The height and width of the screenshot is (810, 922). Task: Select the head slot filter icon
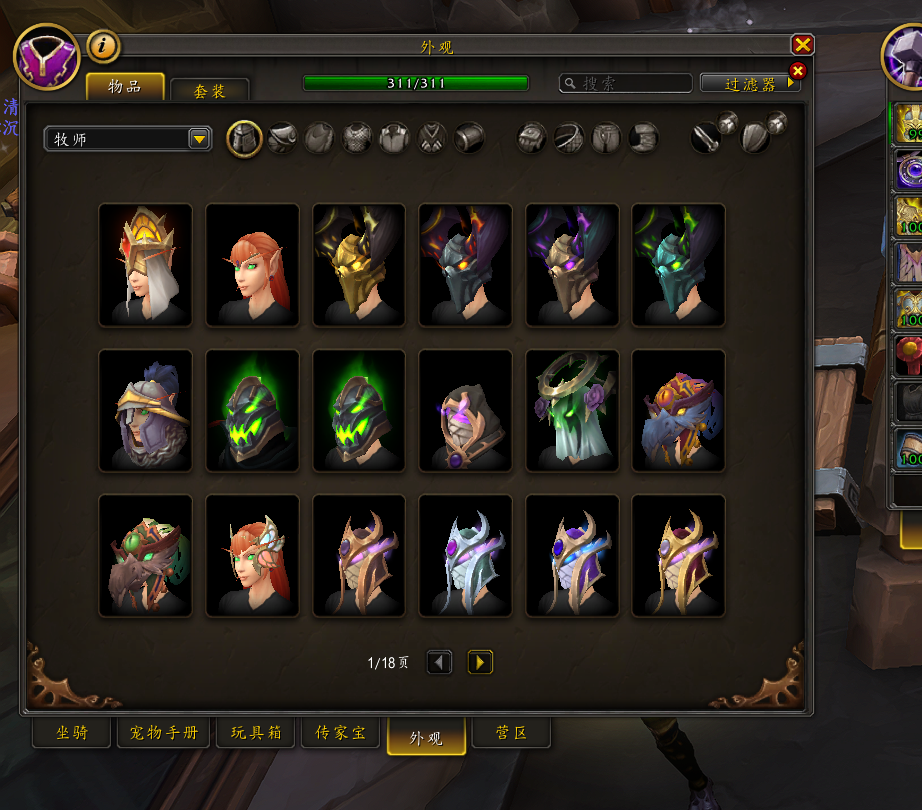coord(244,139)
